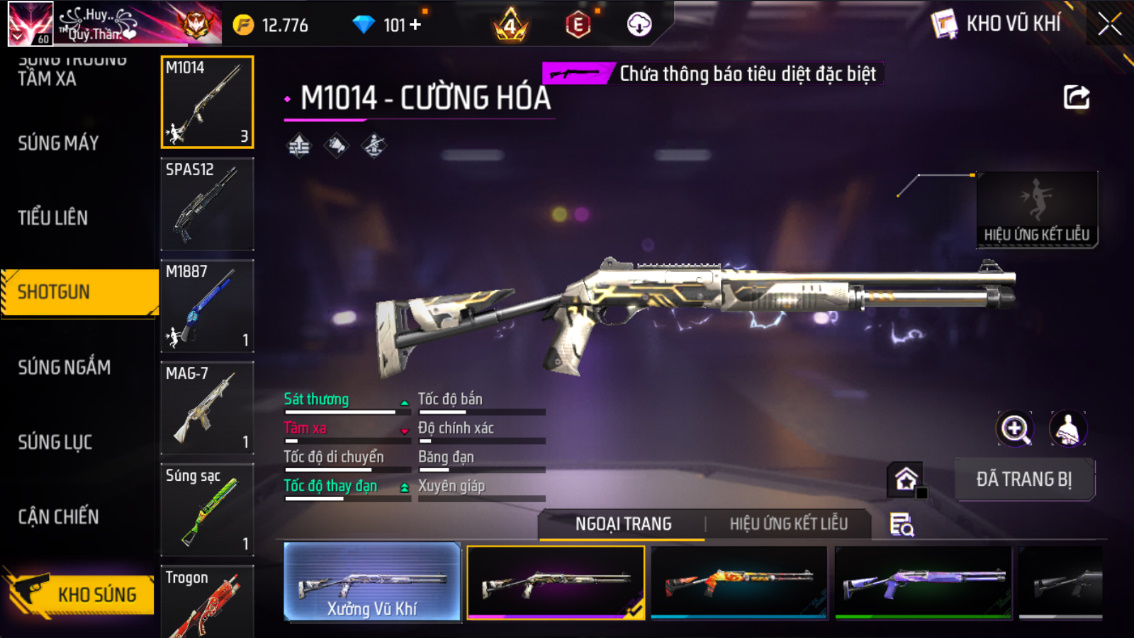The height and width of the screenshot is (638, 1134).
Task: Switch to the HIỆU ỨNG KẾT LIỄU tab
Action: tap(788, 524)
